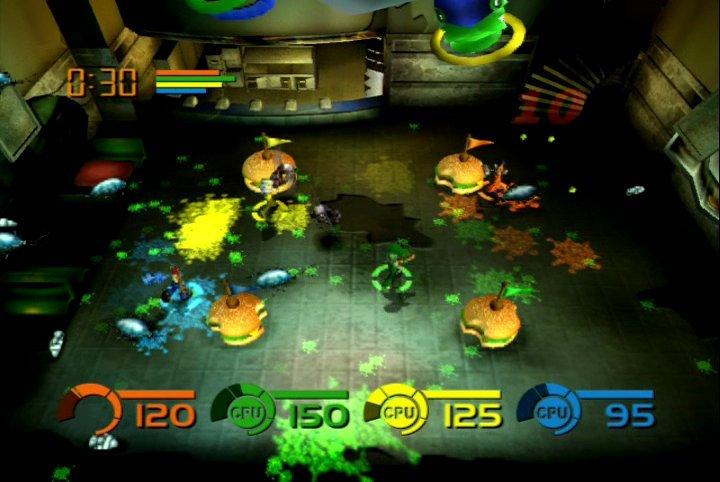The width and height of the screenshot is (720, 482).
Task: Select the orange player badge
Action: [x=84, y=410]
